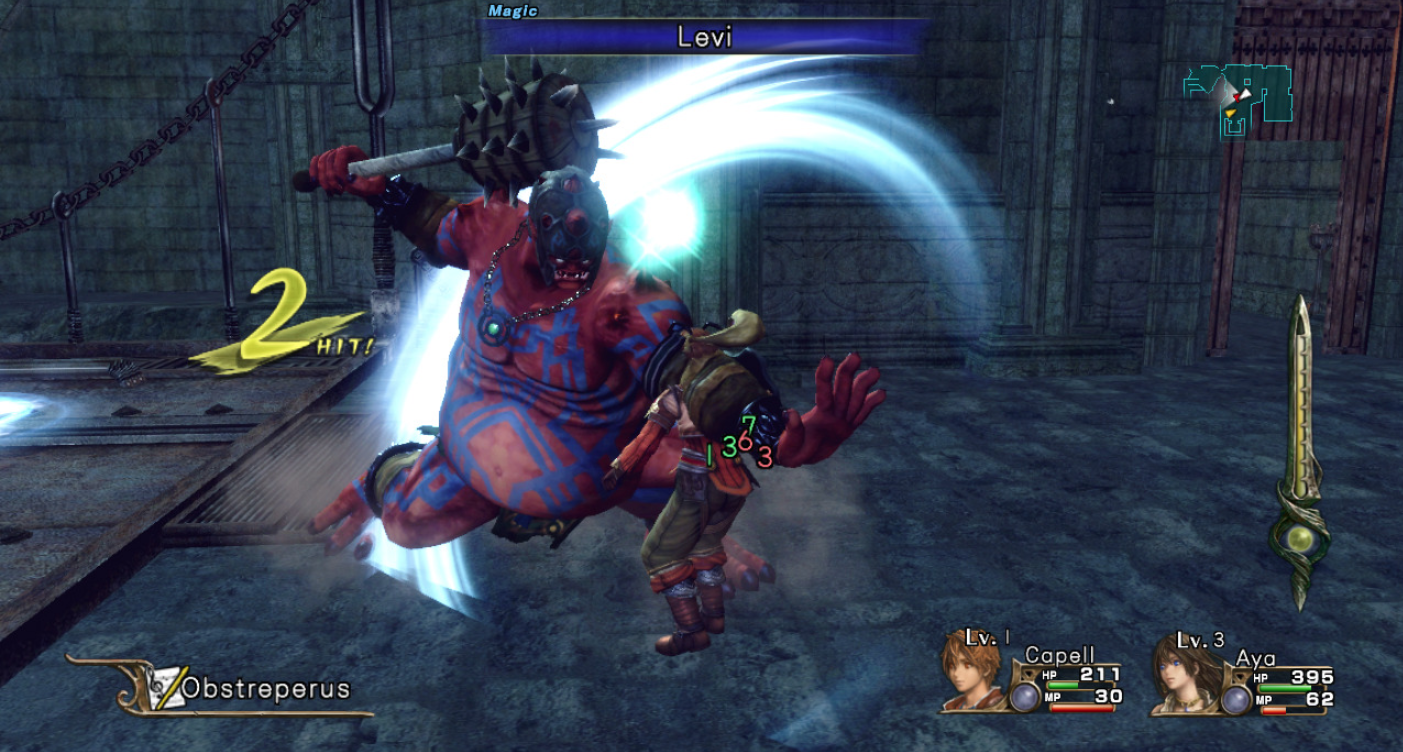Click the sword-shaped gauge icon
The height and width of the screenshot is (752, 1403).
click(1301, 450)
